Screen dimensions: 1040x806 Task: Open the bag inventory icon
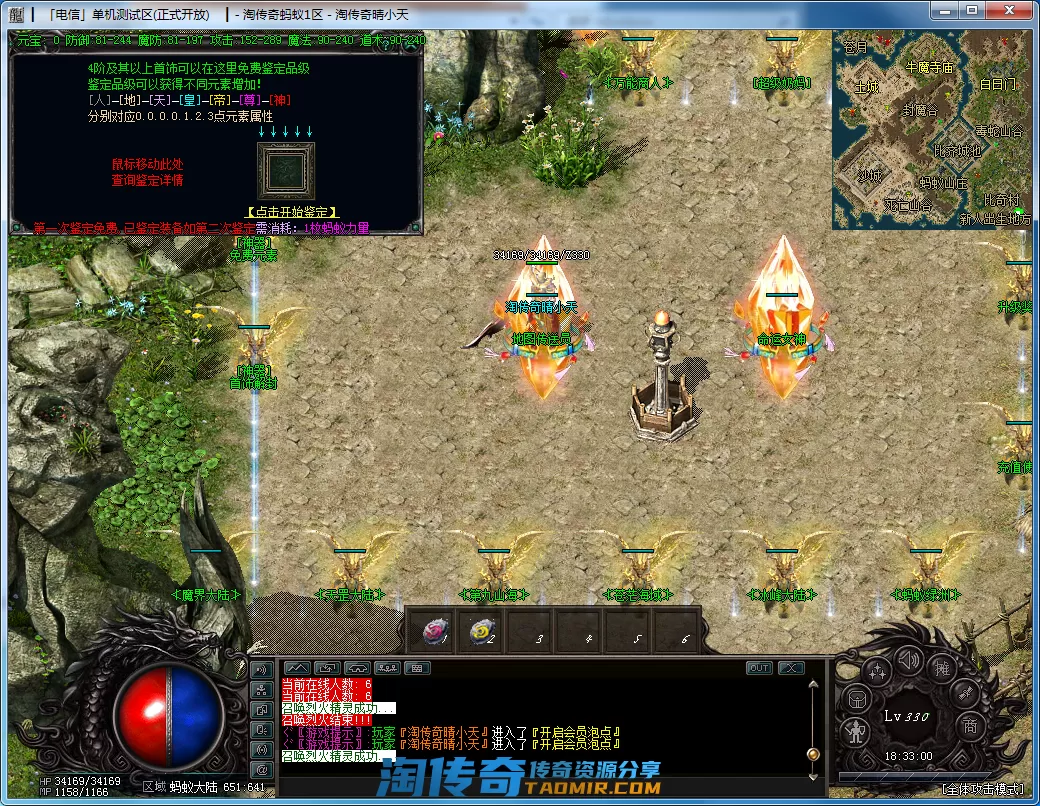[855, 698]
